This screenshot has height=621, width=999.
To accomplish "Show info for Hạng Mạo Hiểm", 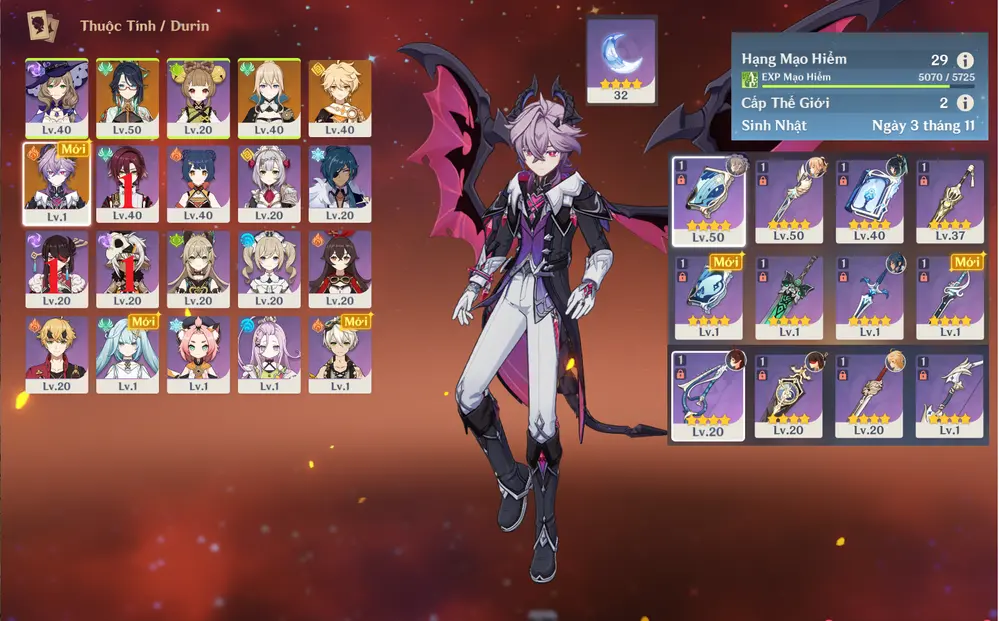I will pos(965,60).
